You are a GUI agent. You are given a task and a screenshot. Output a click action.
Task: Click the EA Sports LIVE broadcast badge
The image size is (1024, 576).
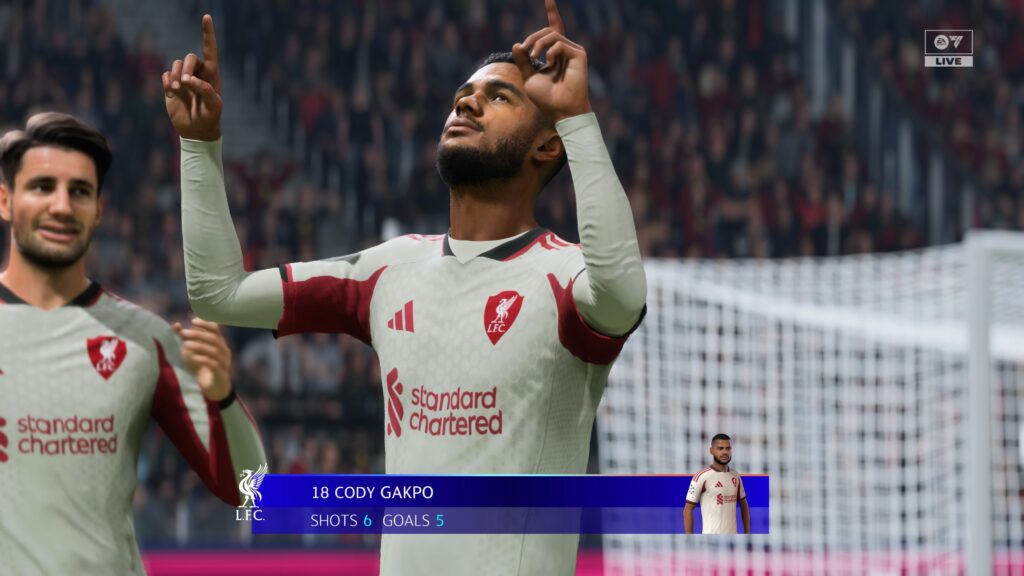click(948, 48)
